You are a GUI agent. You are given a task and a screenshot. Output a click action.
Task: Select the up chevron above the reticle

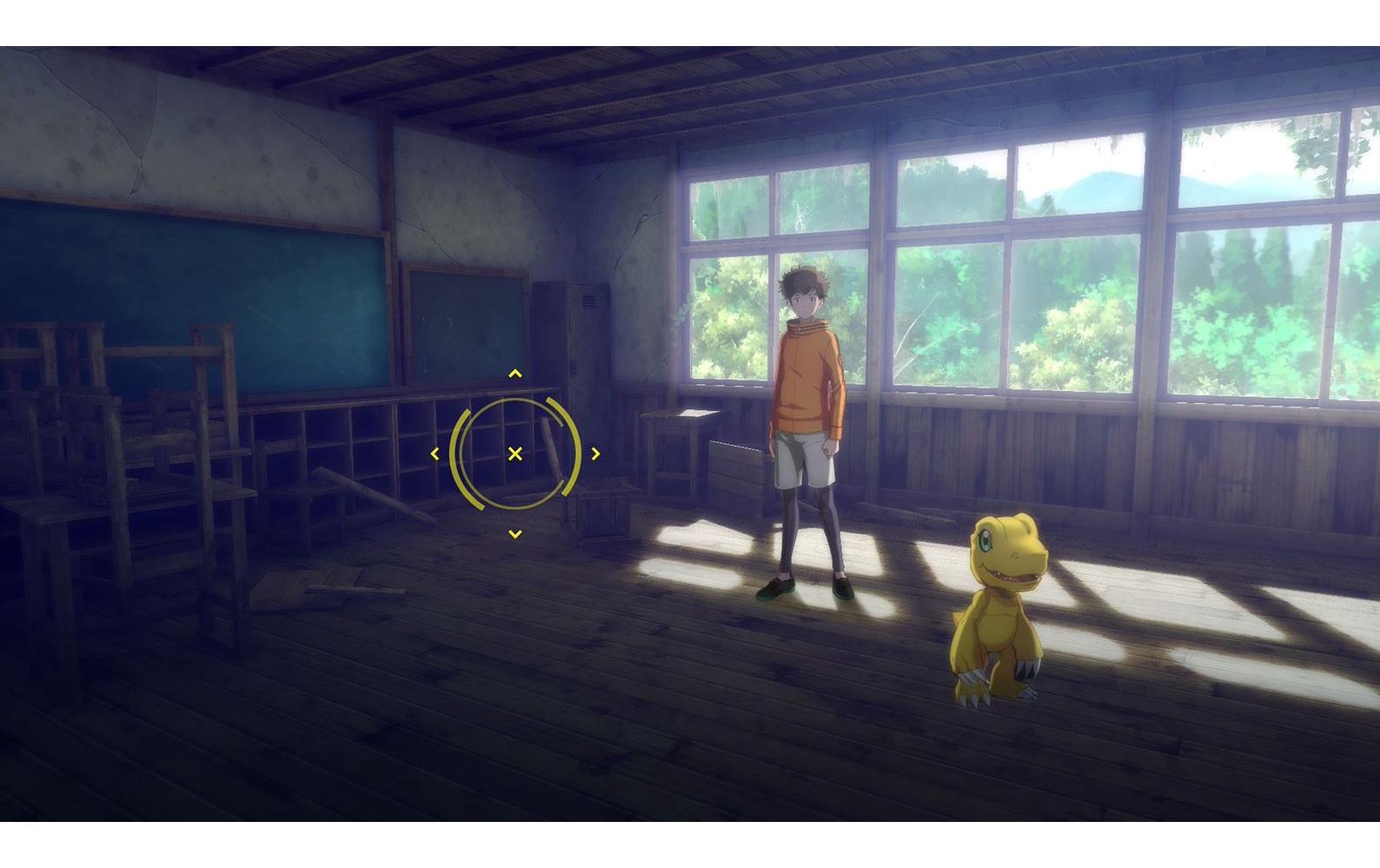pos(514,374)
